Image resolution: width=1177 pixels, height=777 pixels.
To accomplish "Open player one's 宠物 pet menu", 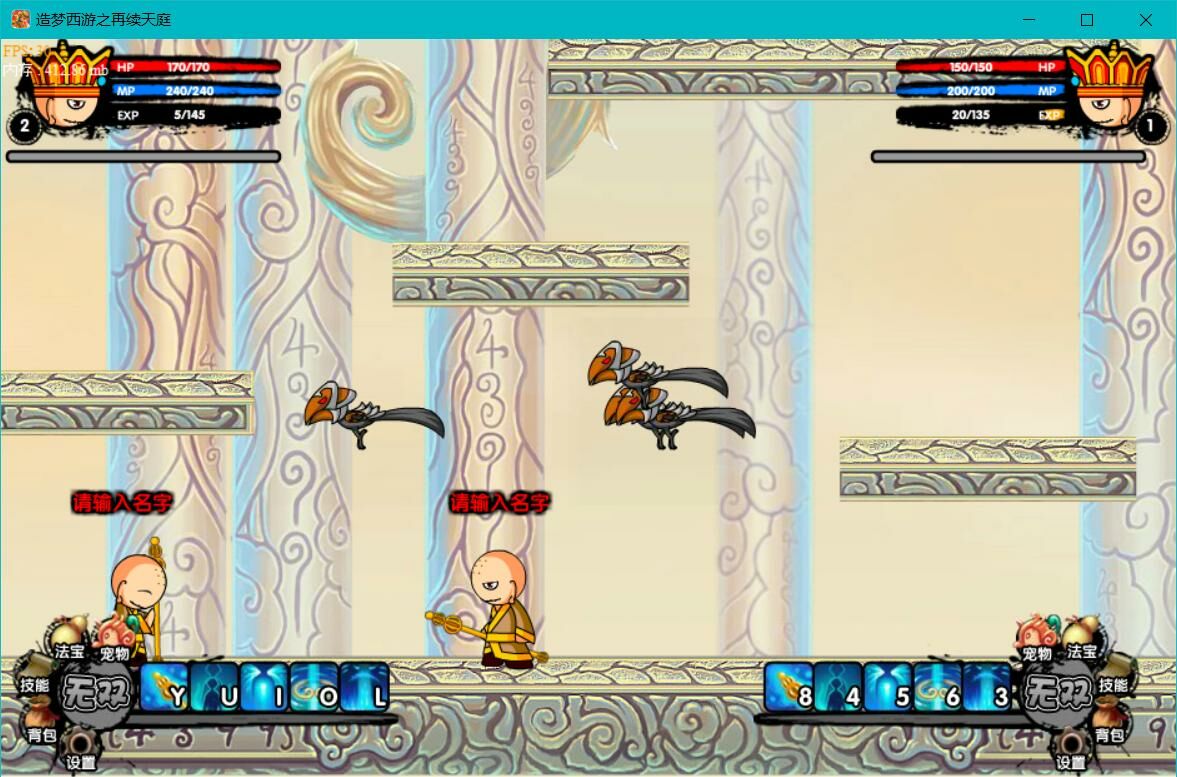I will coord(115,640).
